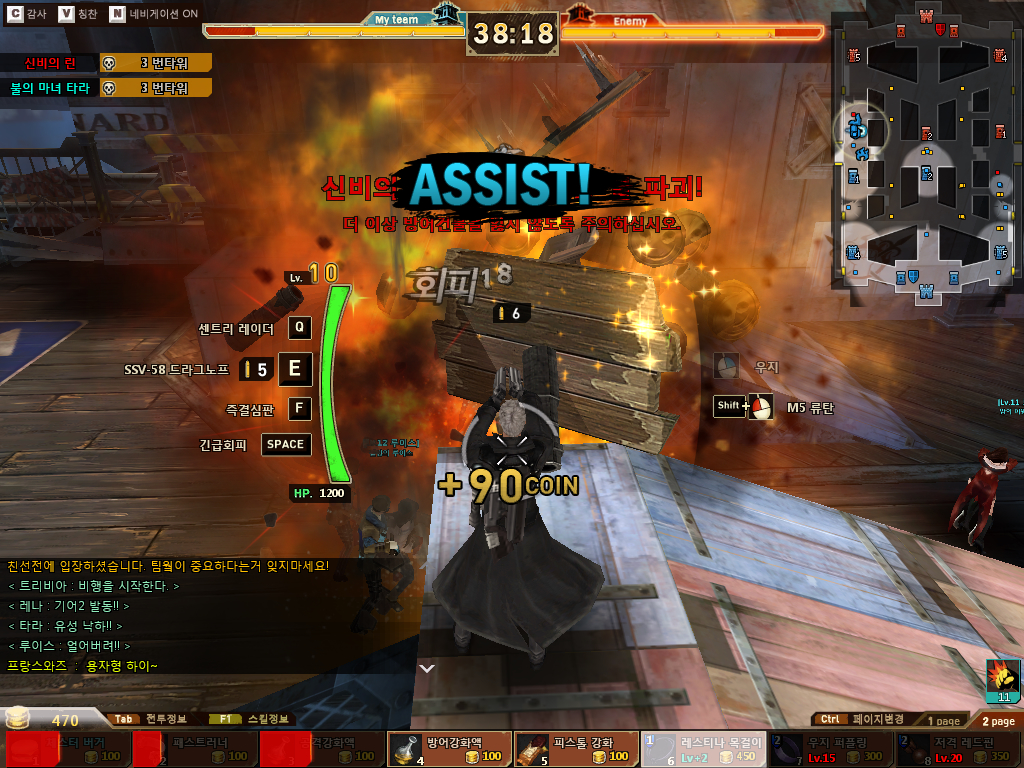Select the 우지 weapon icon
This screenshot has width=1024, height=768.
[x=727, y=366]
